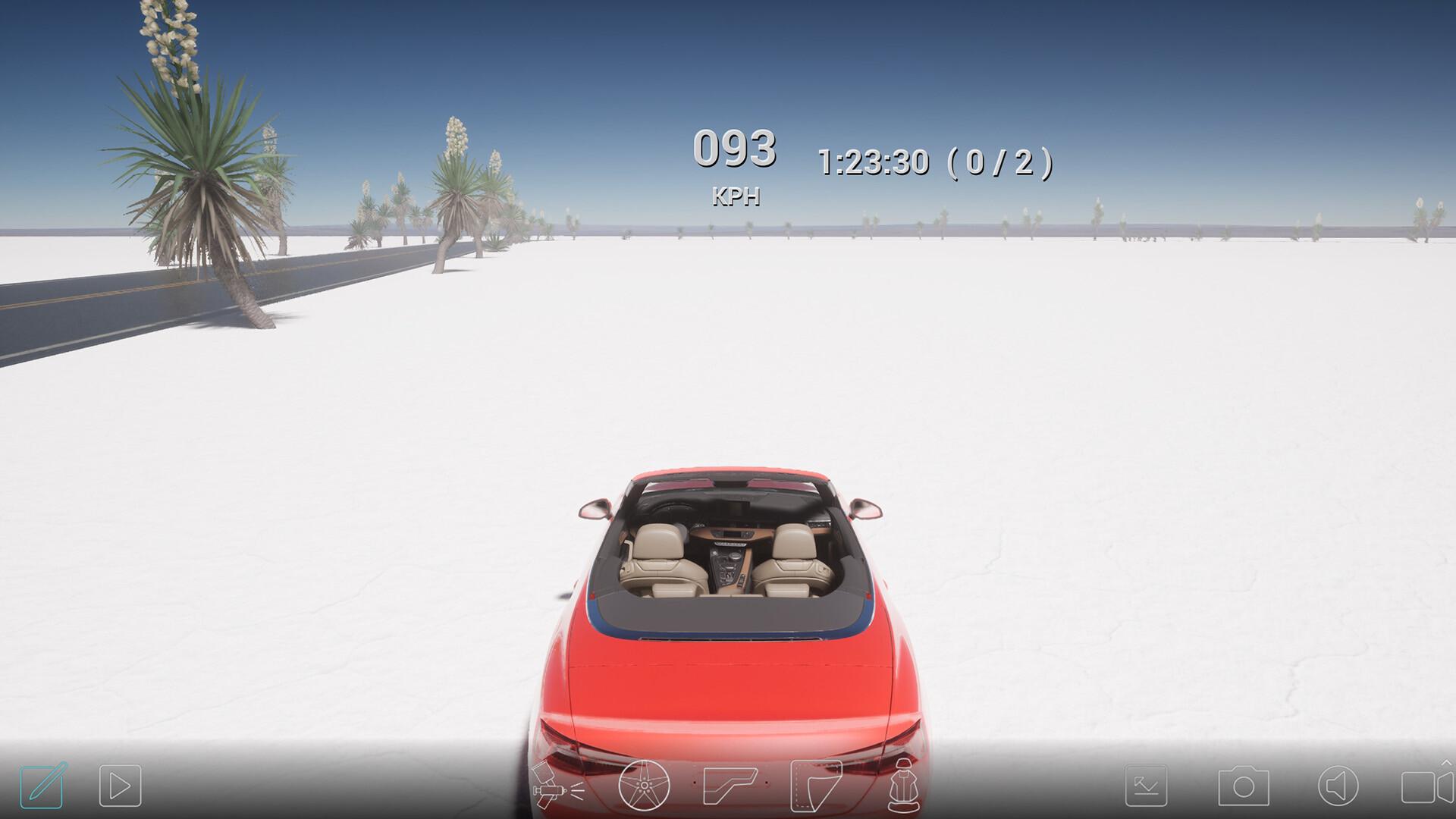Mute game sound via the speaker icon

point(1338,787)
